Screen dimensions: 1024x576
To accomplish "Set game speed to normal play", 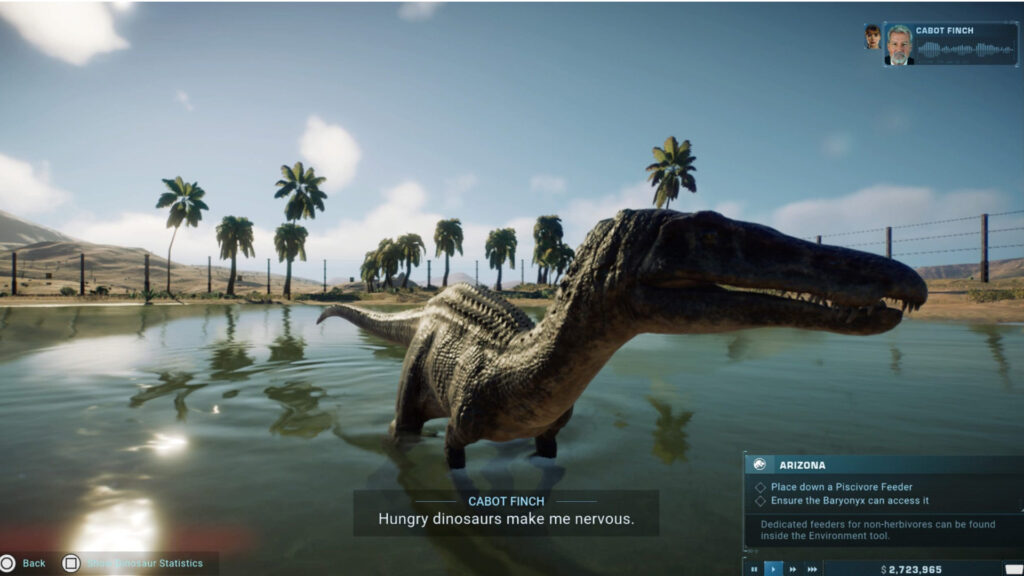I will coord(773,569).
